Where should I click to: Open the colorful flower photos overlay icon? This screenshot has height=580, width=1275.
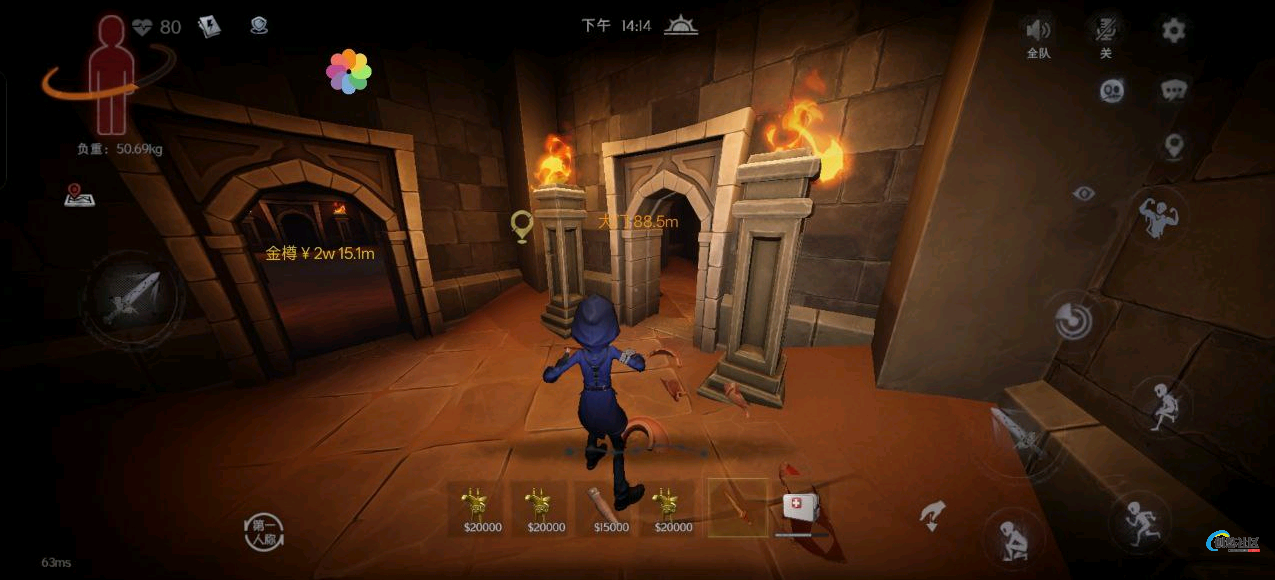click(x=348, y=72)
